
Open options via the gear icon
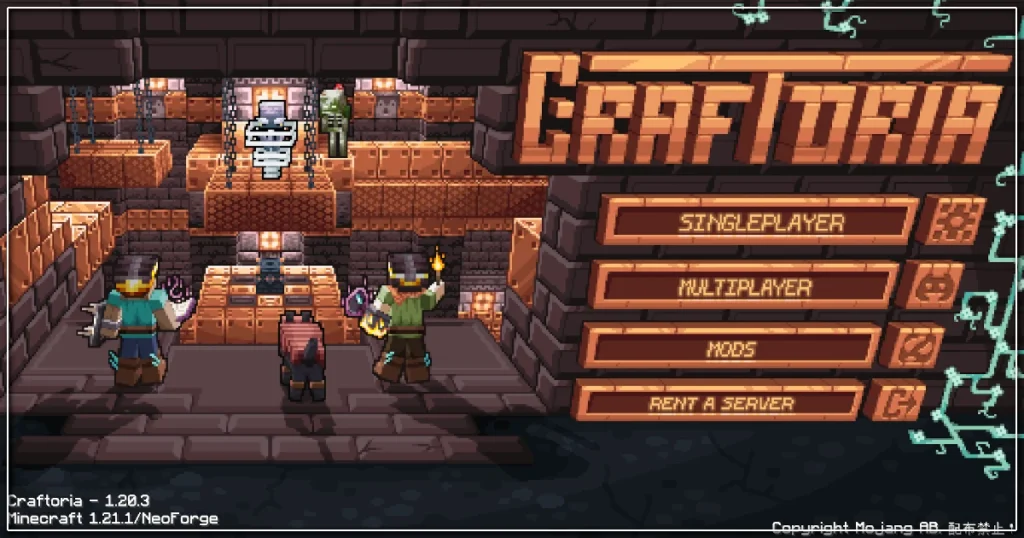click(x=951, y=220)
